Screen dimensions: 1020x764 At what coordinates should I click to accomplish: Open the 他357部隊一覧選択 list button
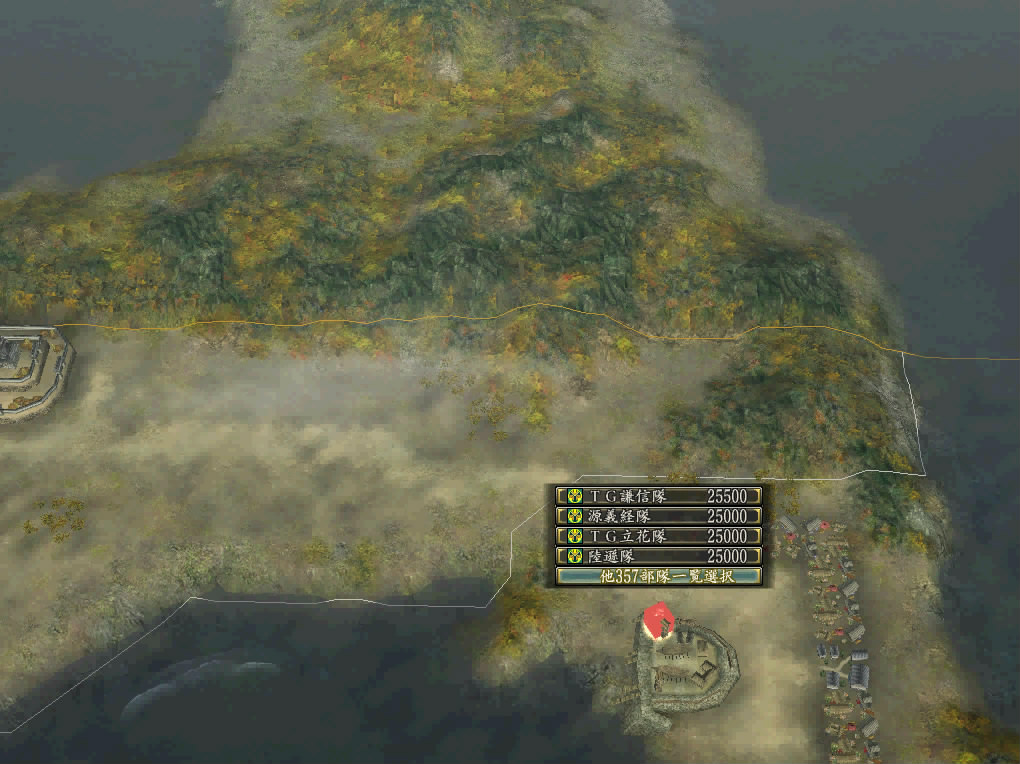[x=659, y=576]
